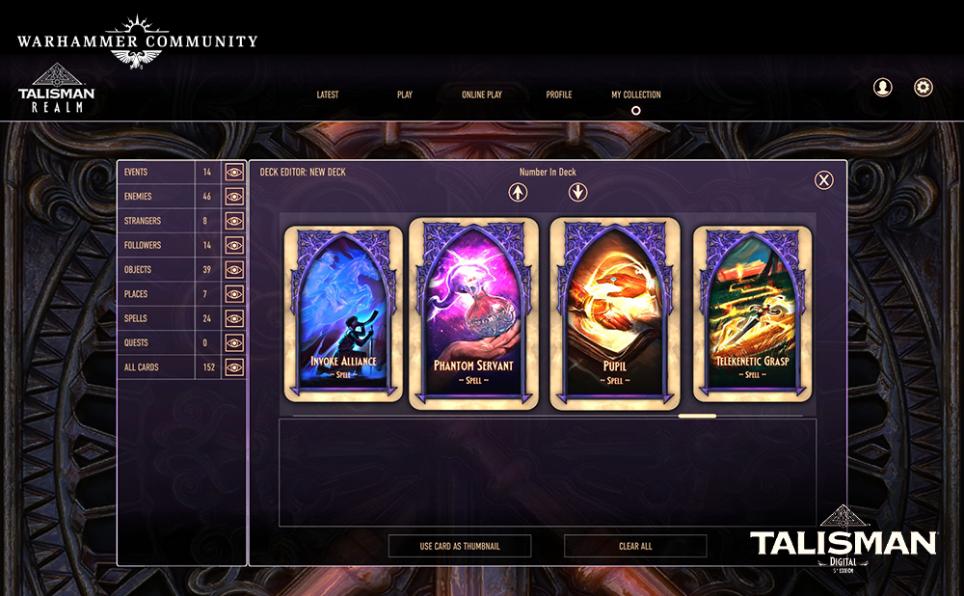Go to Online Play
The height and width of the screenshot is (596, 964).
[481, 95]
